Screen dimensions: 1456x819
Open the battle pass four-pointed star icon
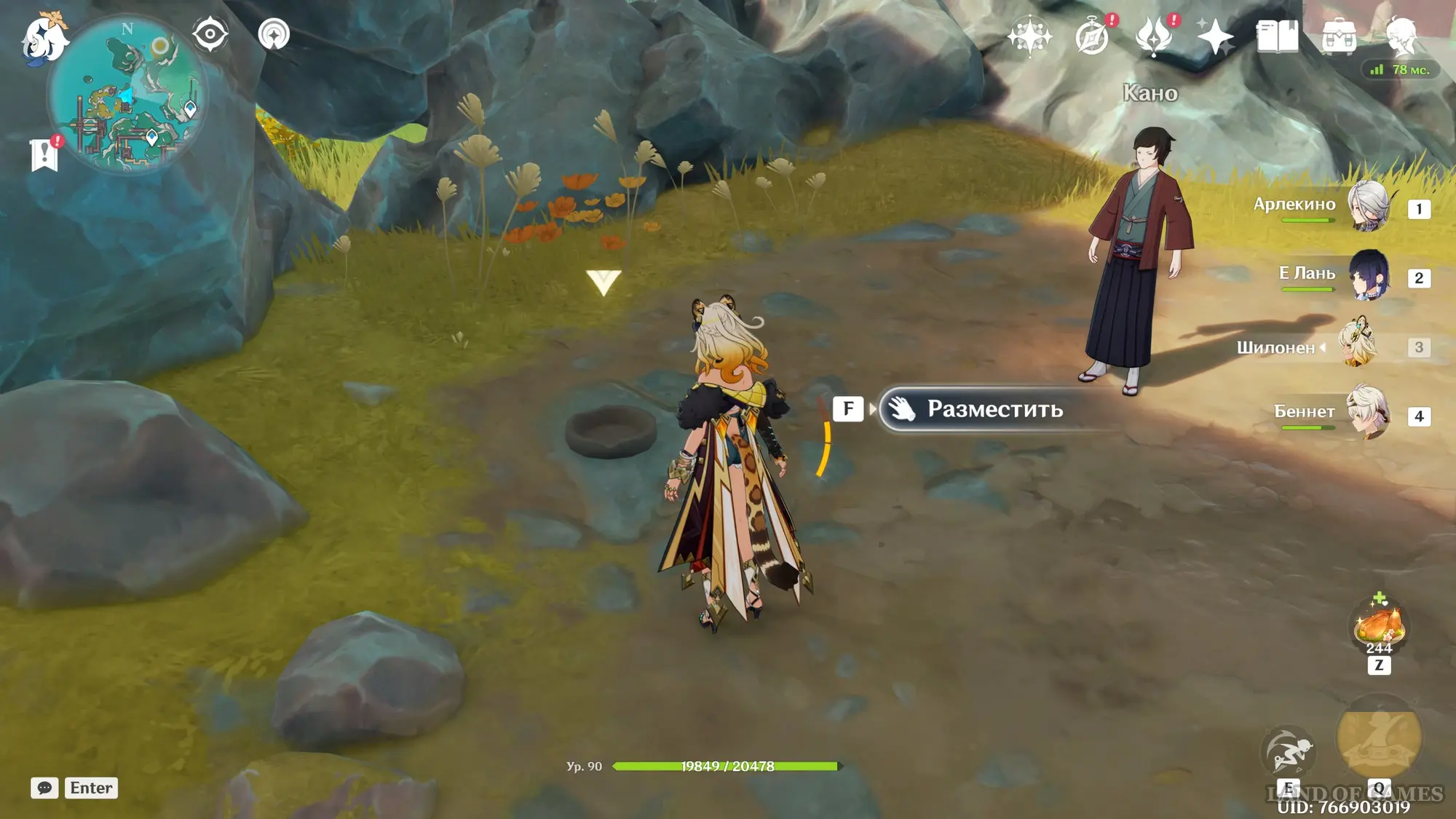(x=1215, y=36)
